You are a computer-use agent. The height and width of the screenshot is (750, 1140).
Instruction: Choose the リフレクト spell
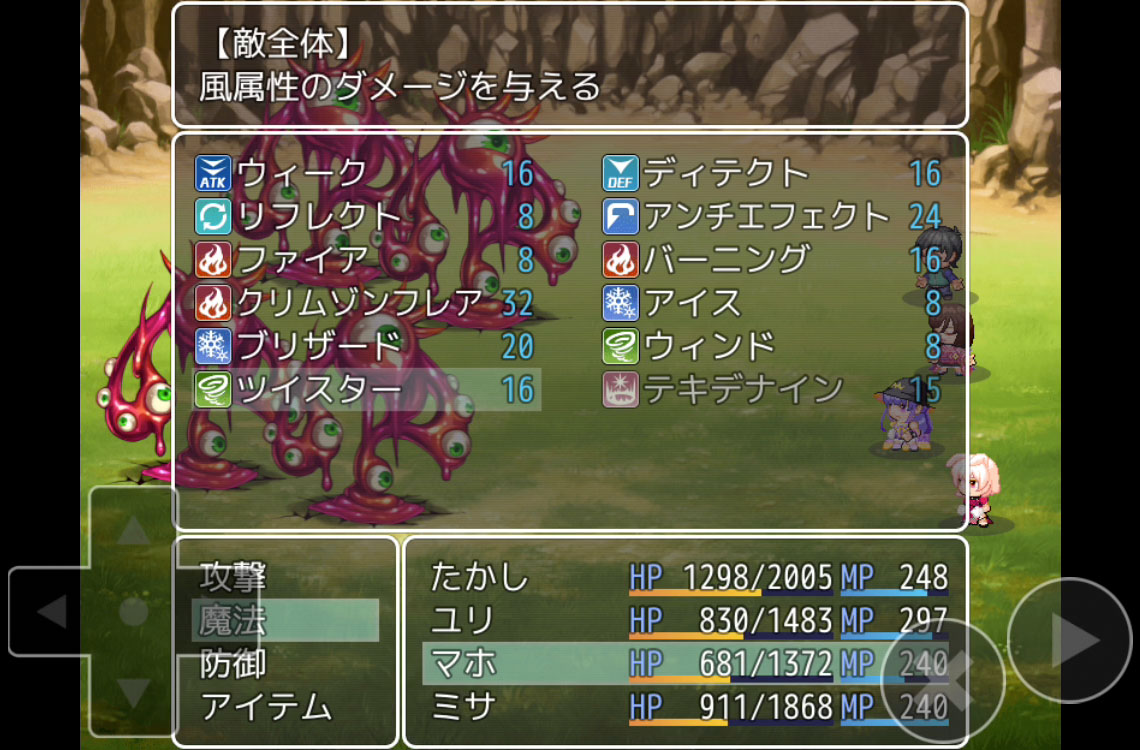(365, 217)
